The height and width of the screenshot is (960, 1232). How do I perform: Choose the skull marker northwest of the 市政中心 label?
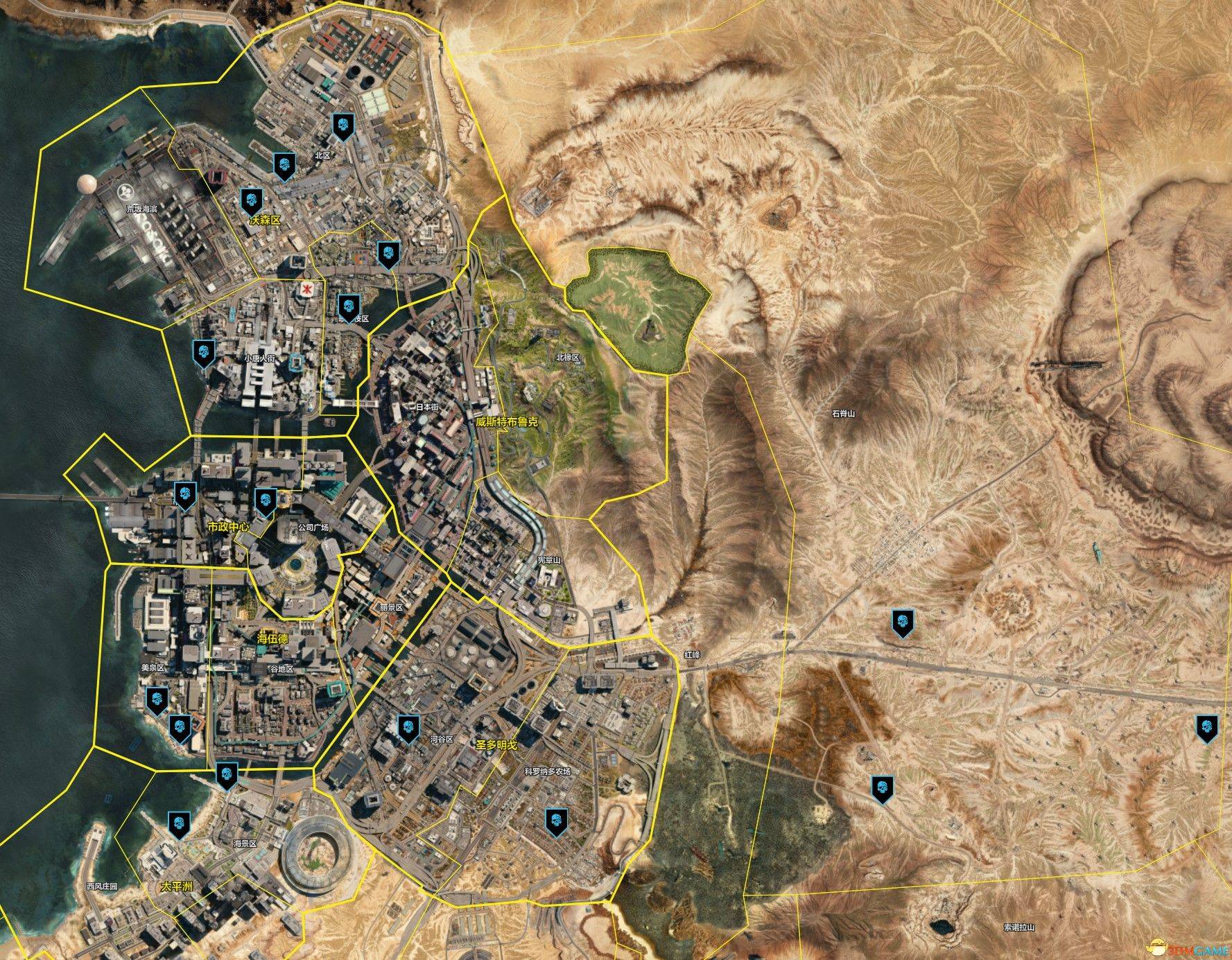pyautogui.click(x=184, y=496)
